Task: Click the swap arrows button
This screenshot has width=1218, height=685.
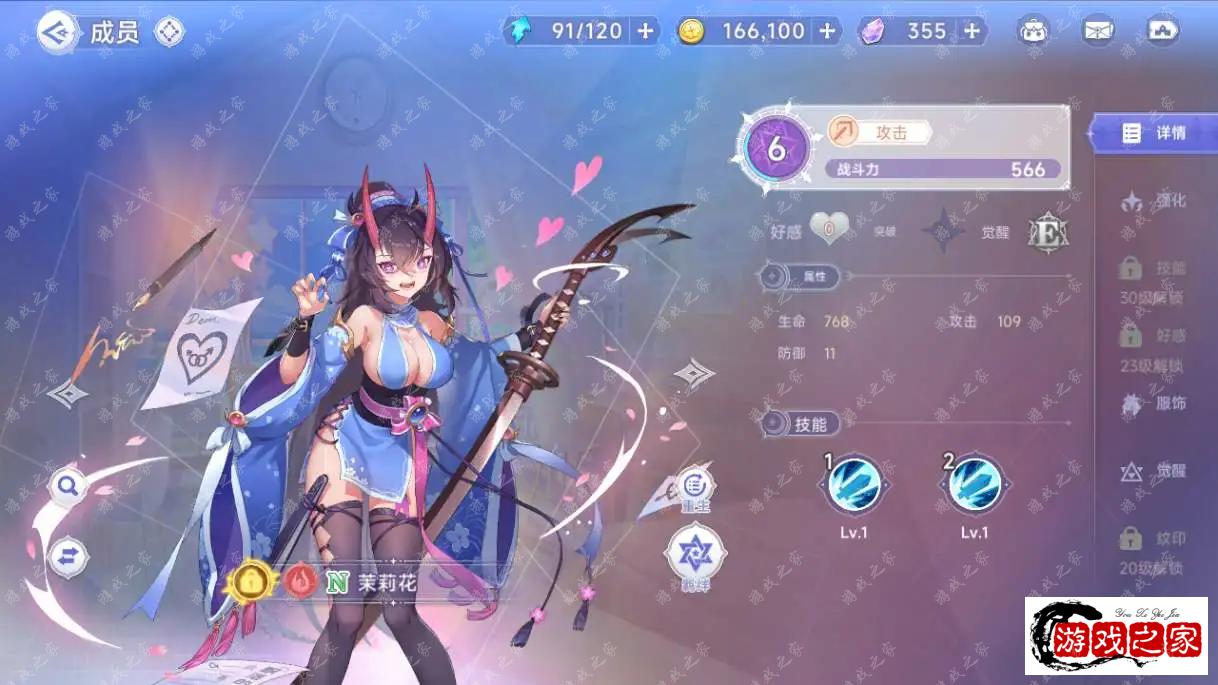Action: (68, 556)
